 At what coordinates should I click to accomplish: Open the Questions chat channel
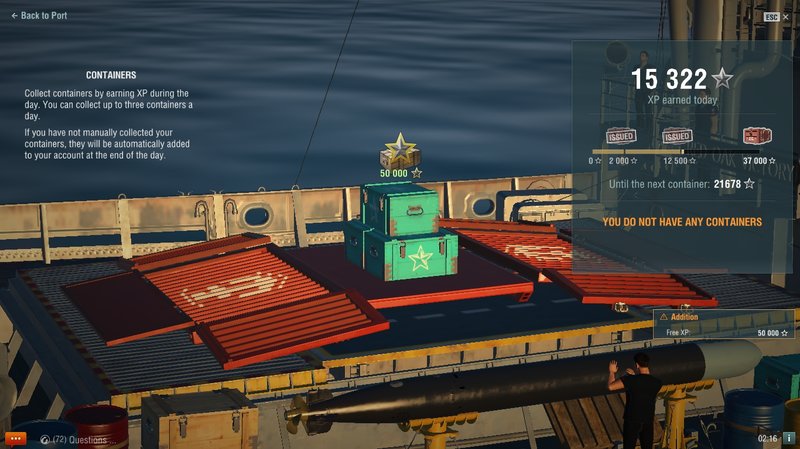coord(78,439)
